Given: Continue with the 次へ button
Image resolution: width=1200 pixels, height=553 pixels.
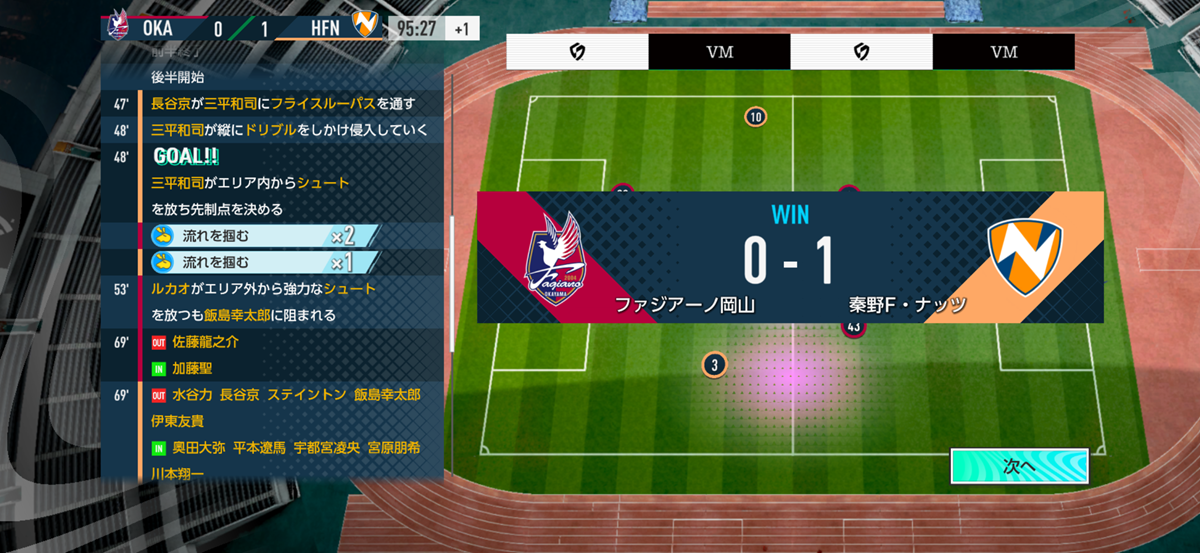Looking at the screenshot, I should pos(1018,466).
